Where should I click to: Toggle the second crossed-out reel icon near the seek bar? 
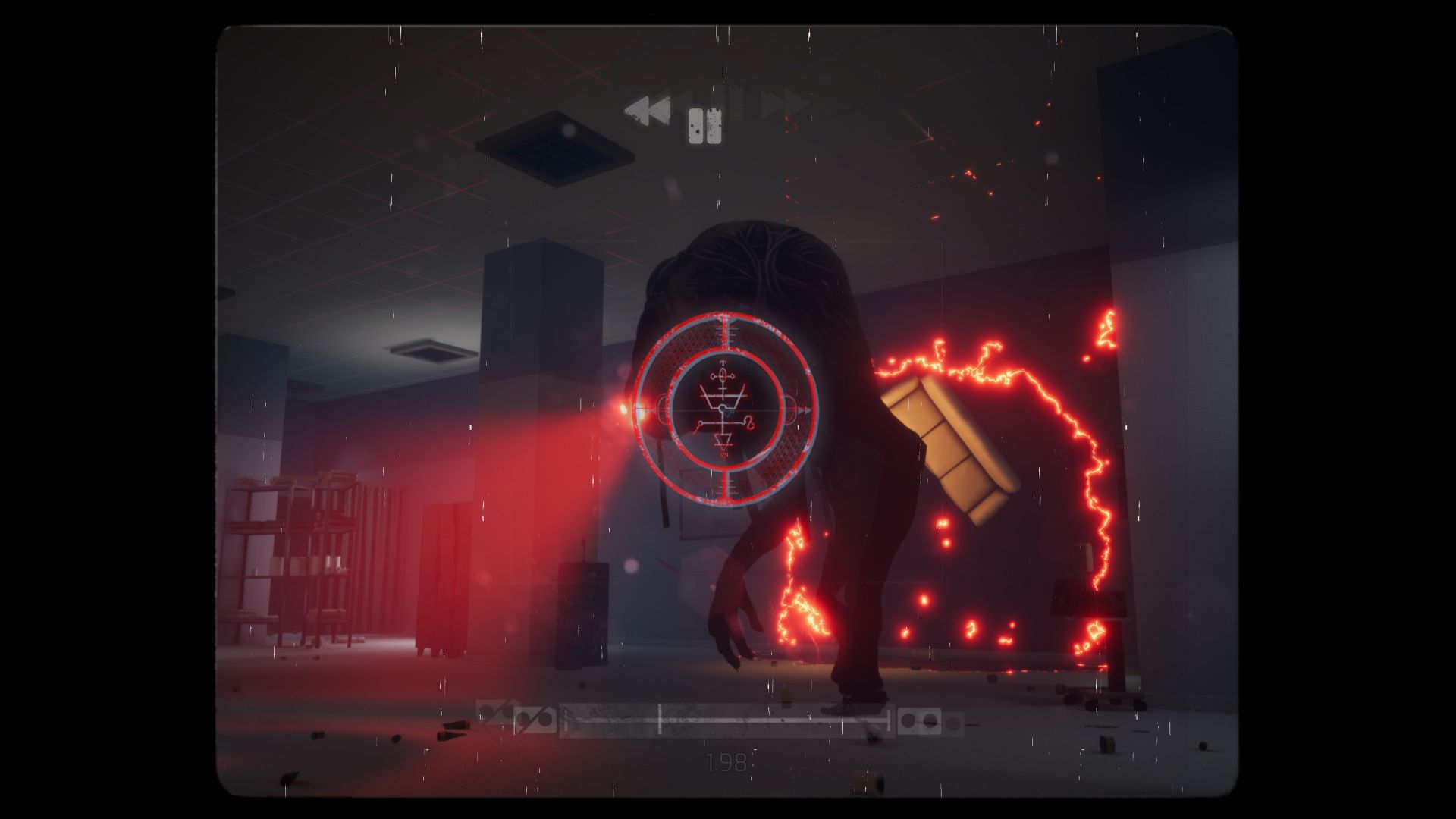[536, 720]
